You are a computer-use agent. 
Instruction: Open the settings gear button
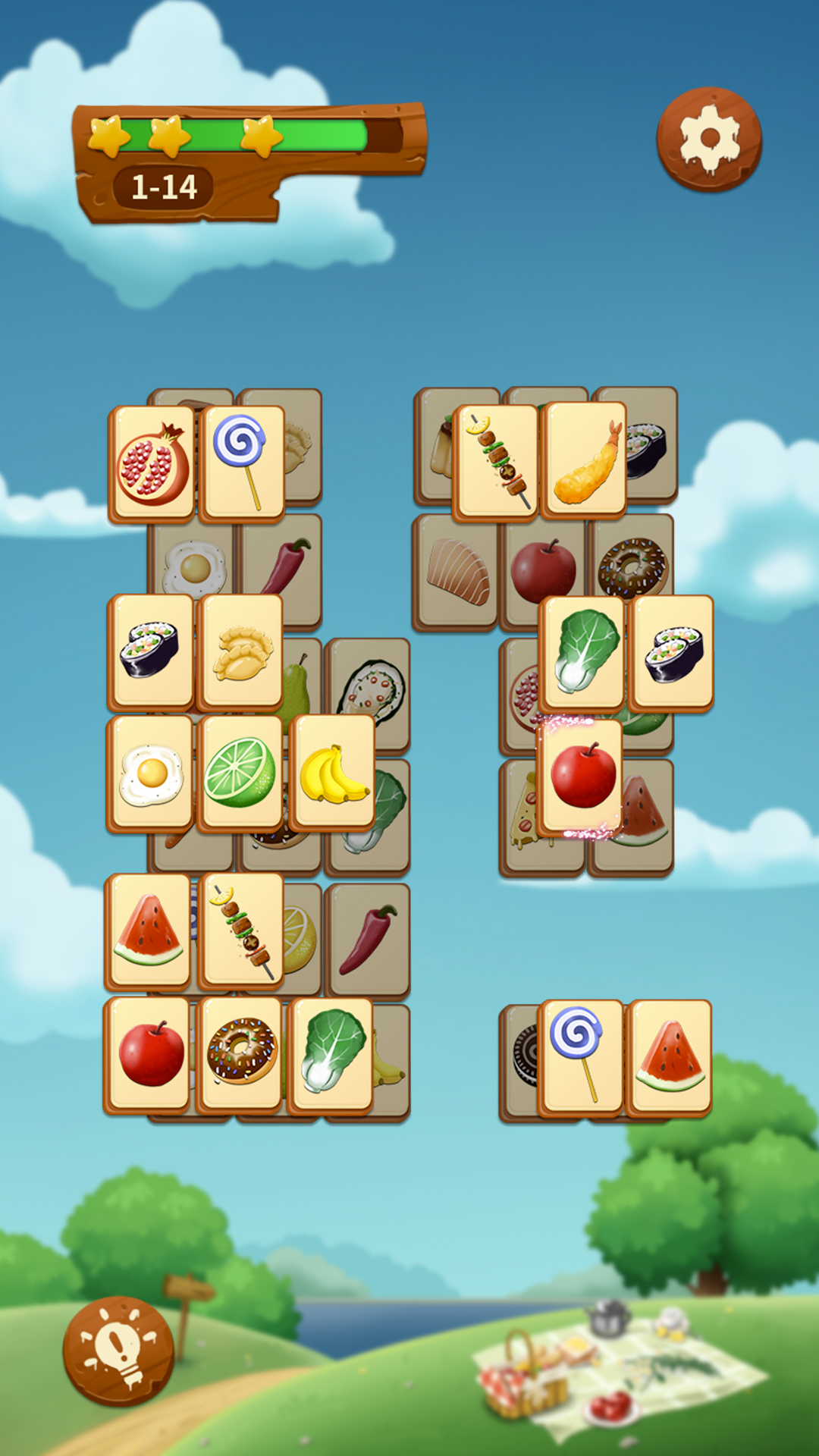tap(709, 139)
